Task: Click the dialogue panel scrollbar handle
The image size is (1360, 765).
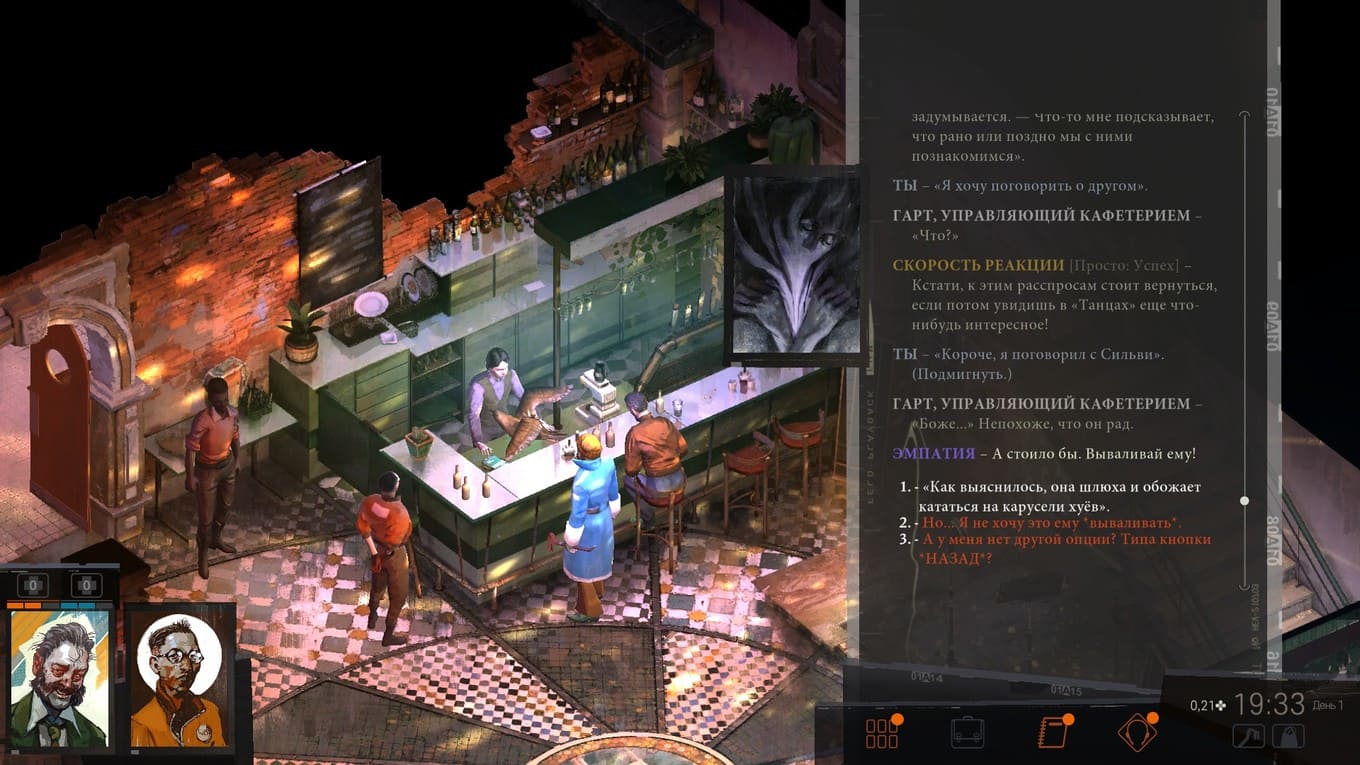Action: tap(1246, 500)
